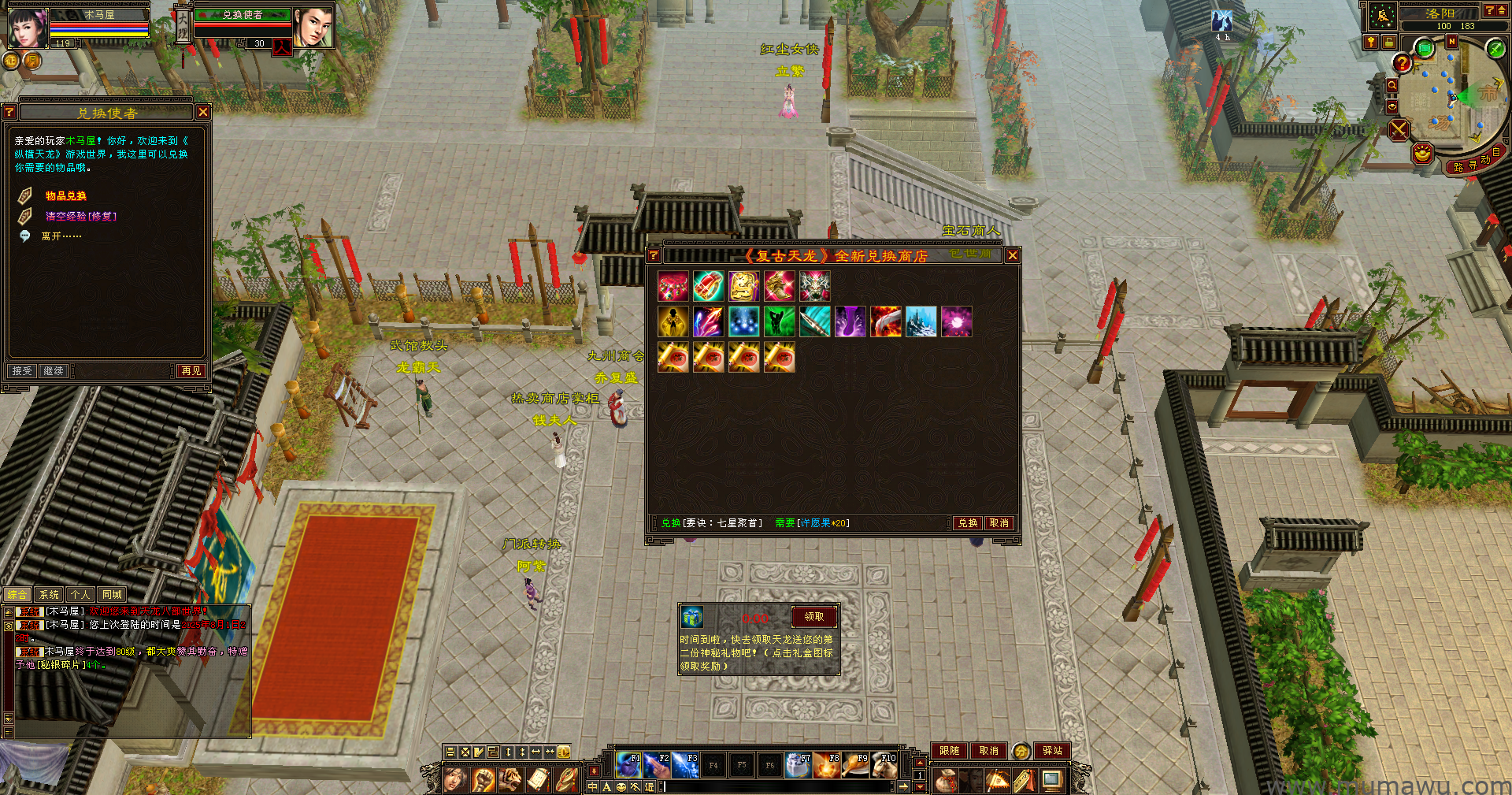
Task: Confirm the exchange with the 兑换 button
Action: pyautogui.click(x=967, y=523)
